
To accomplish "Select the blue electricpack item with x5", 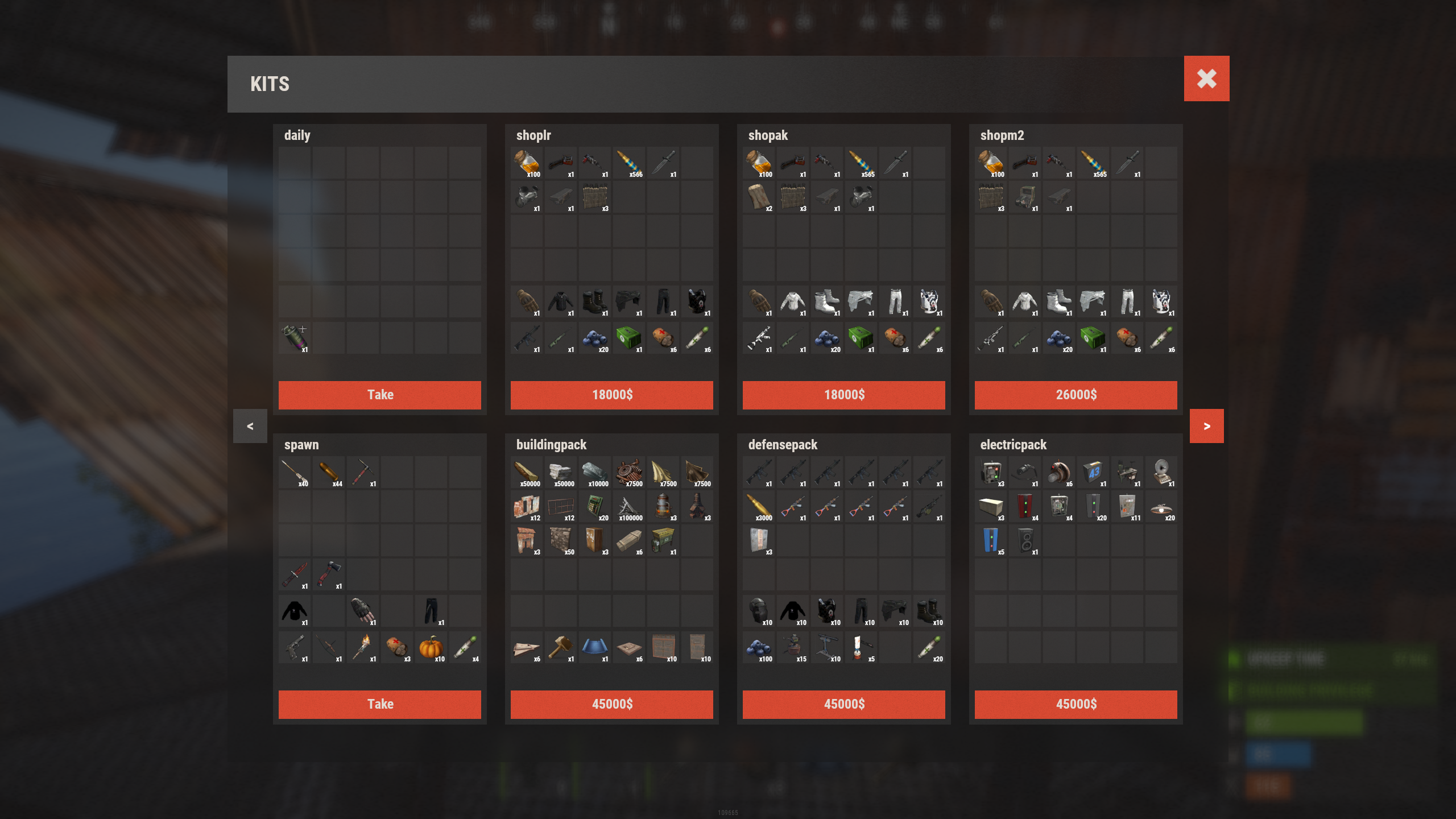I will pos(990,540).
